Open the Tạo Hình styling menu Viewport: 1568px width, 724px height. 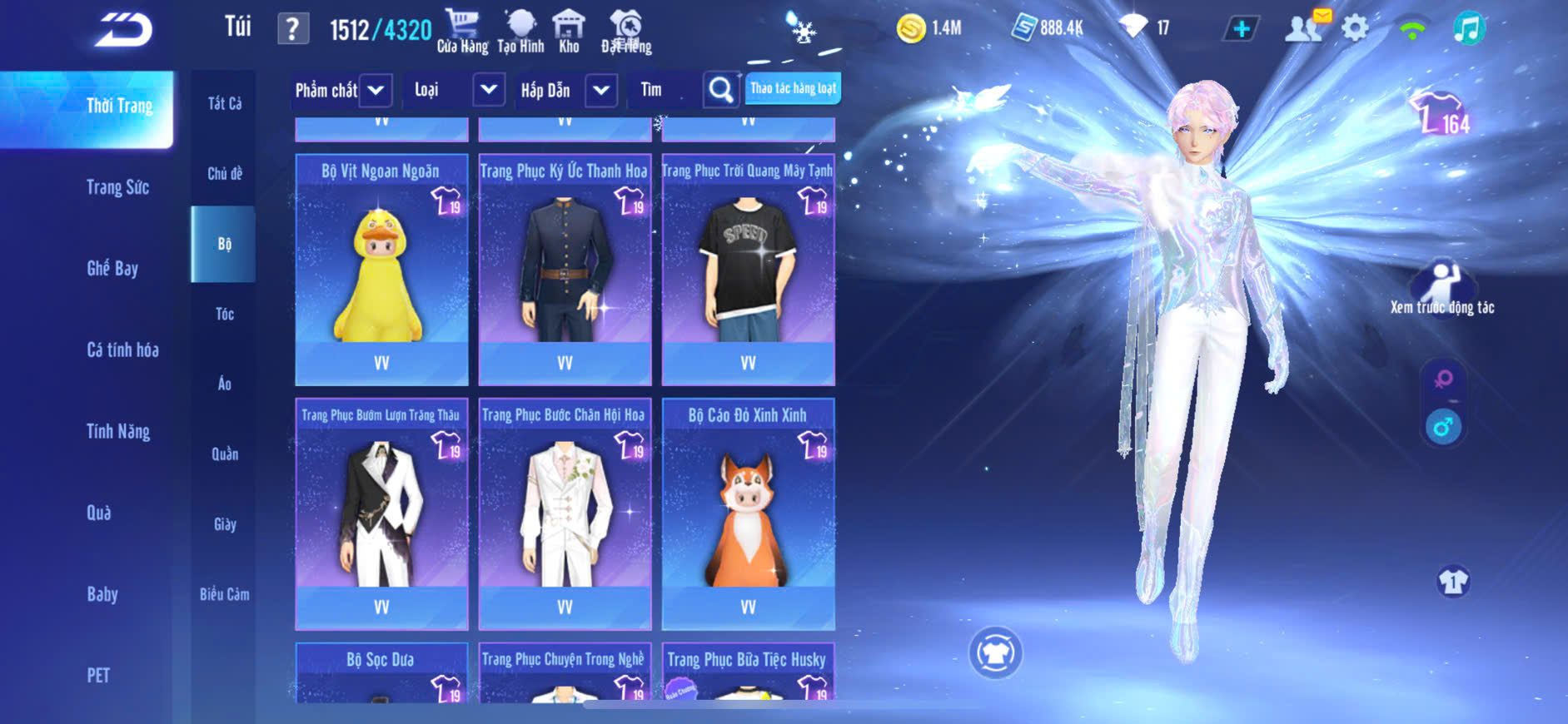[520, 31]
